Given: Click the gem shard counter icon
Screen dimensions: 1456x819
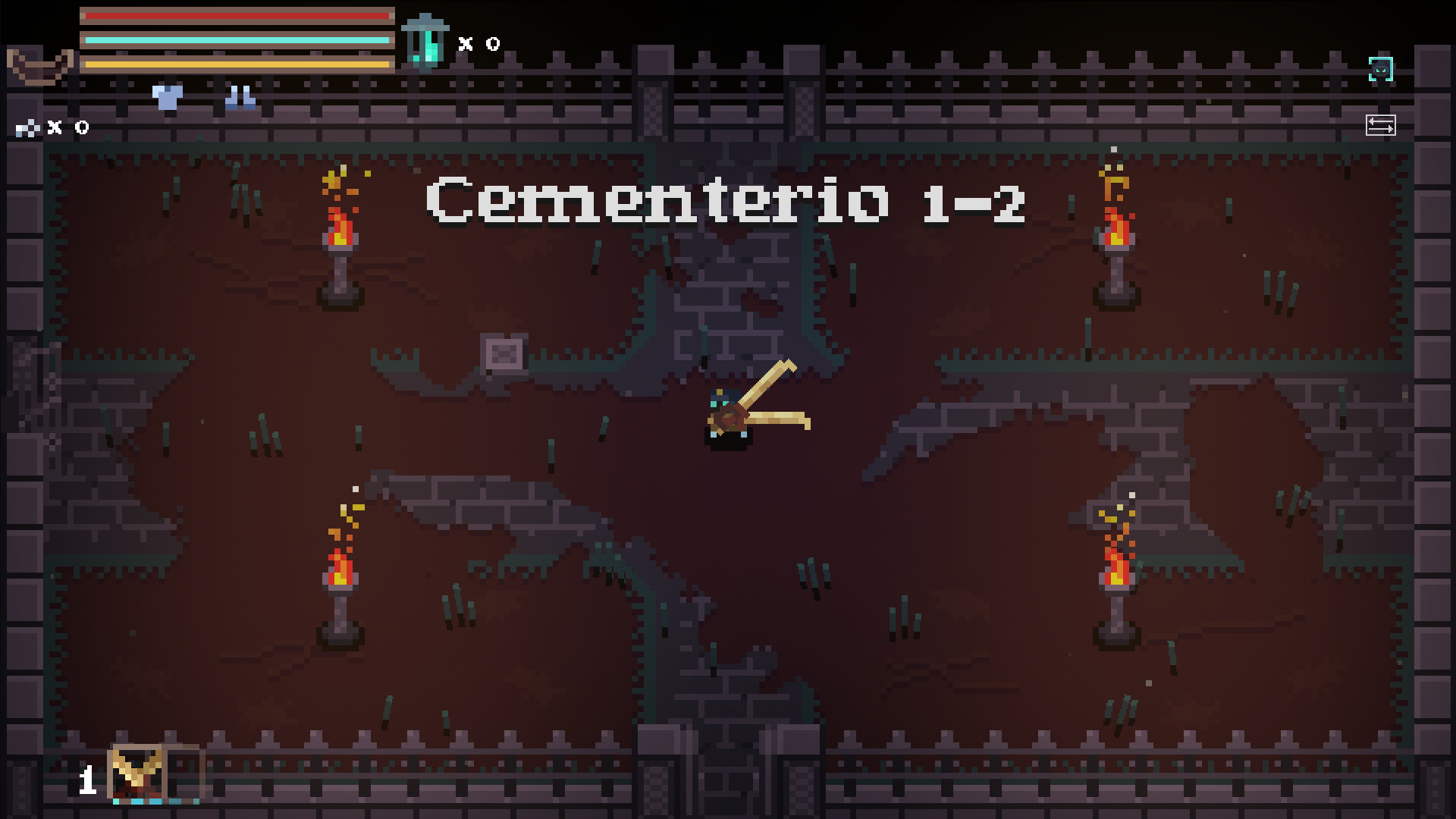Looking at the screenshot, I should tap(27, 127).
